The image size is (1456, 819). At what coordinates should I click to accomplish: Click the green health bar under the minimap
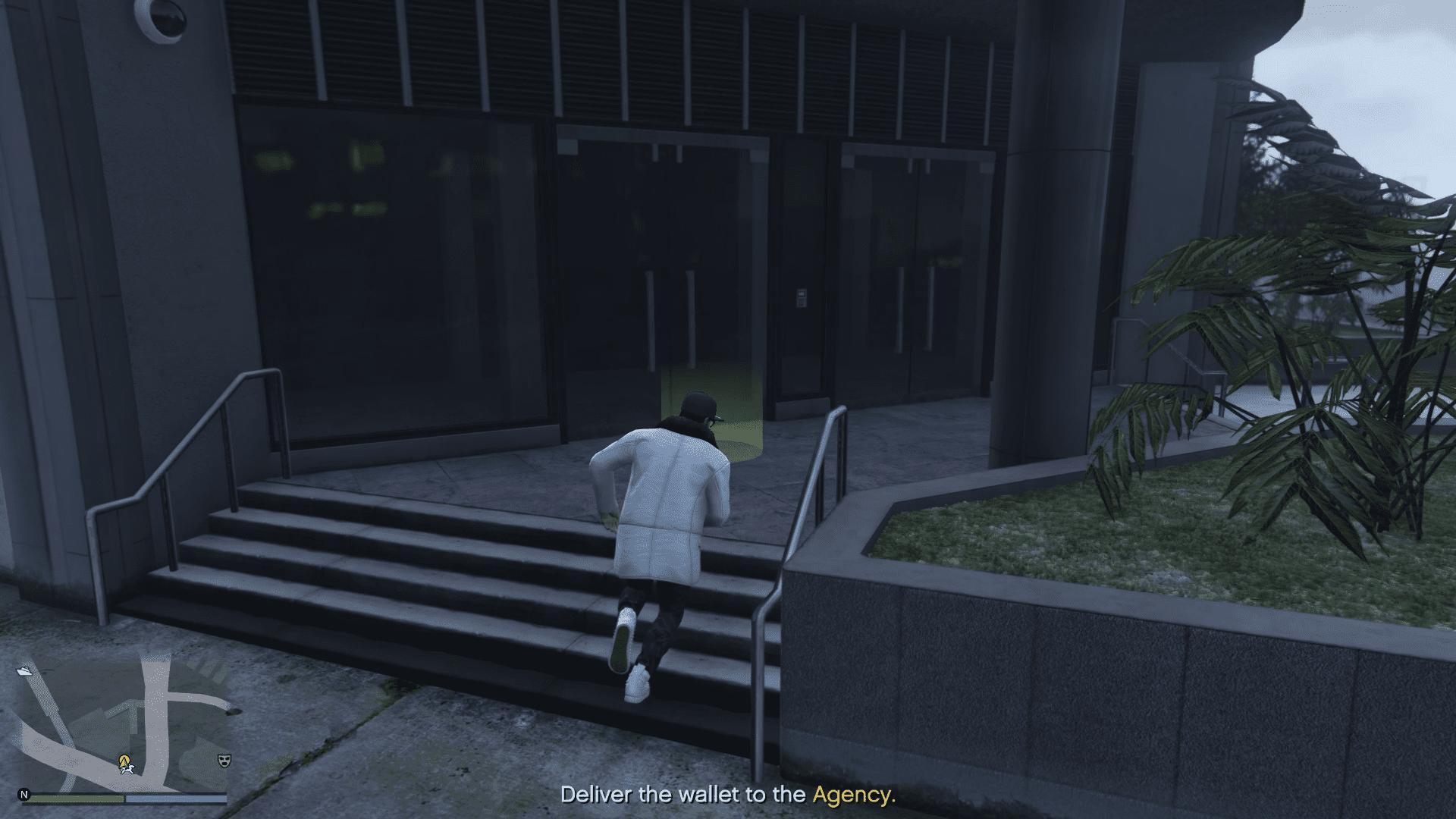click(76, 799)
